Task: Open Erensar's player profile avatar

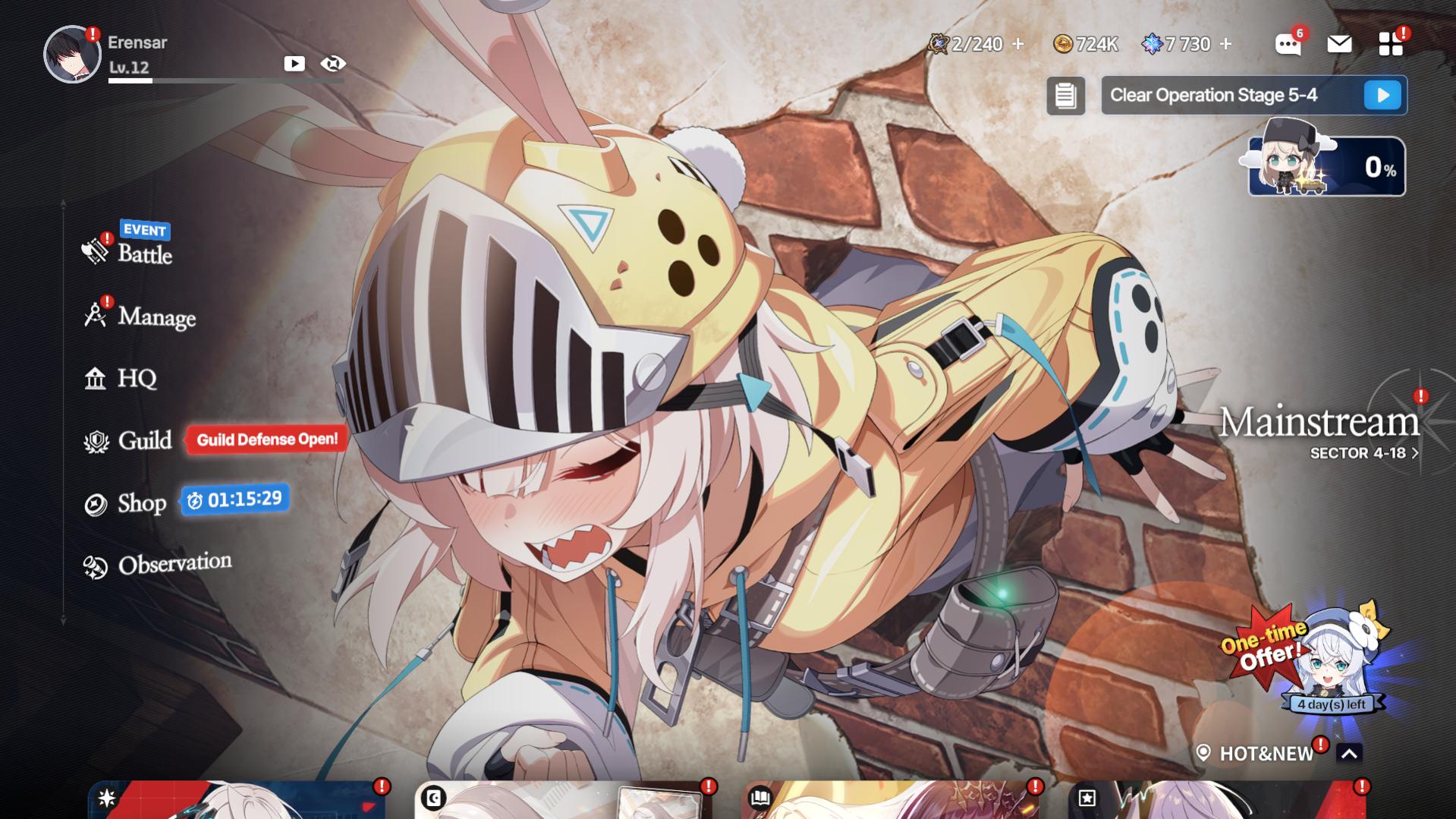Action: click(71, 55)
